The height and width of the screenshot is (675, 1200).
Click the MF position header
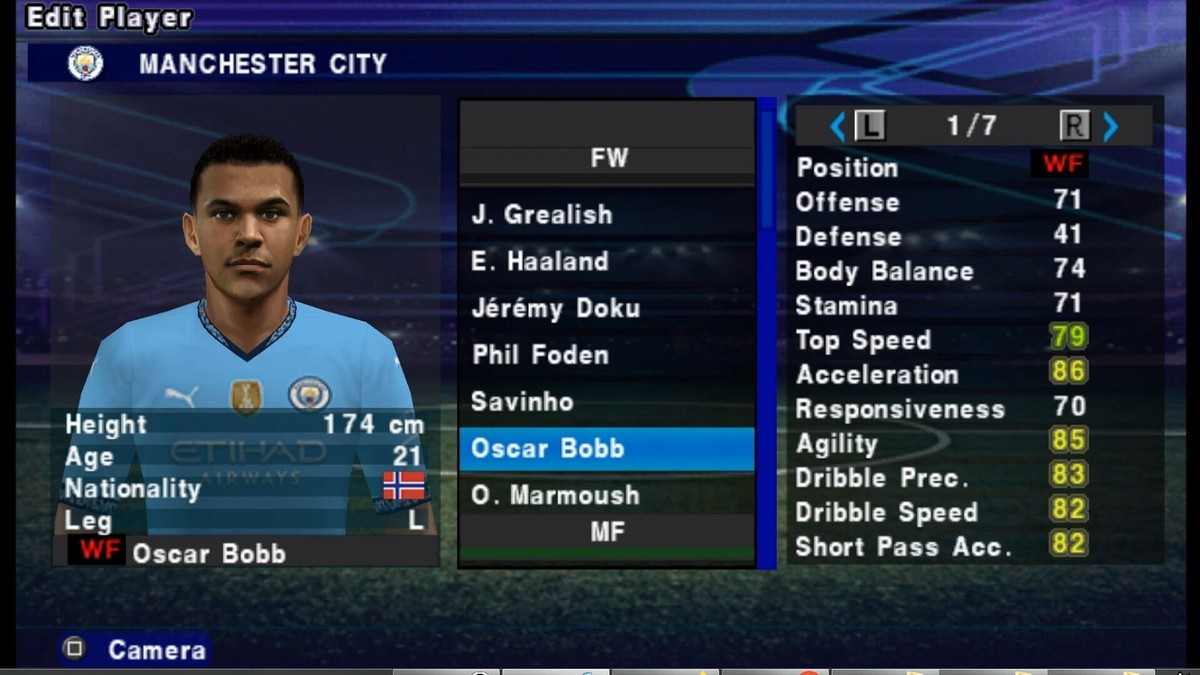(x=607, y=532)
